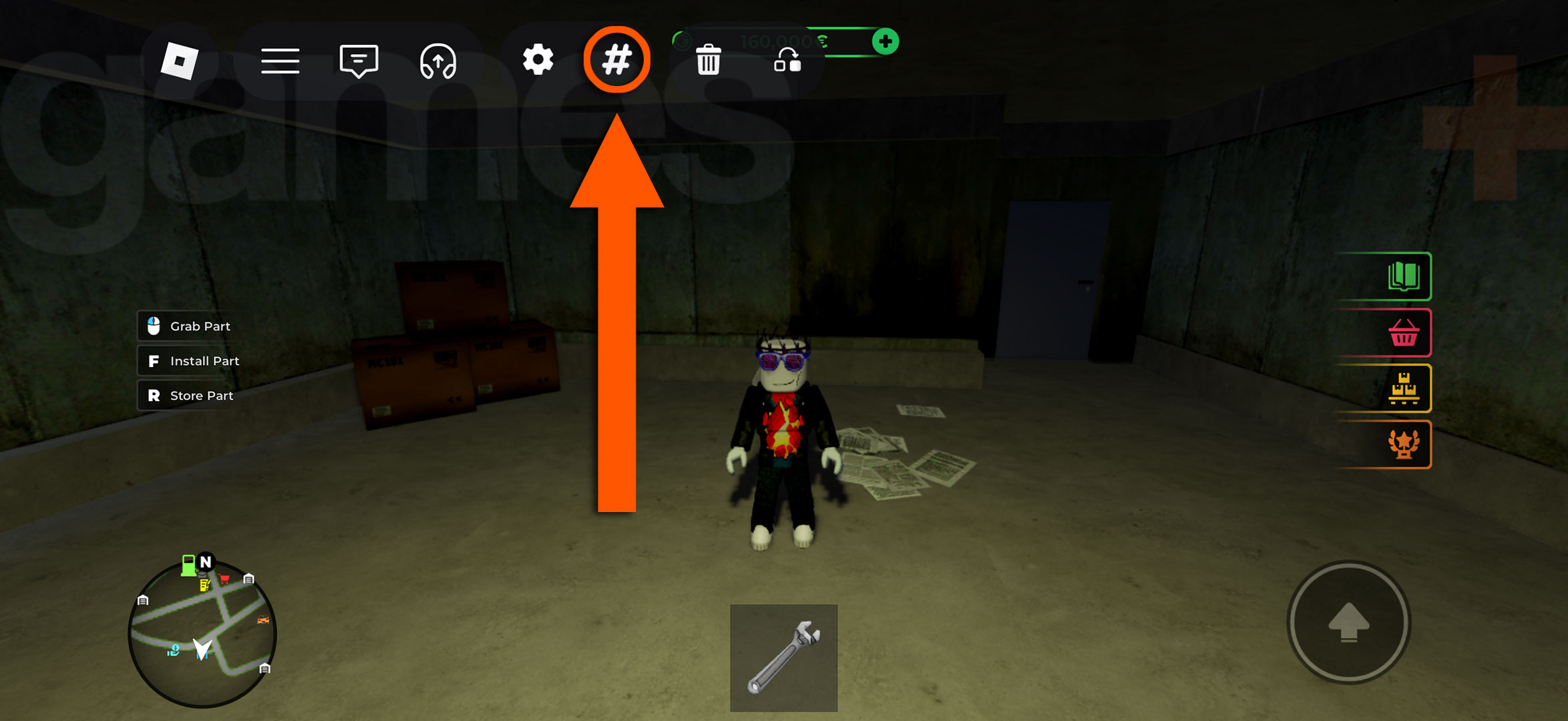This screenshot has height=721, width=1568.
Task: Click the trash can delete icon
Action: (709, 61)
